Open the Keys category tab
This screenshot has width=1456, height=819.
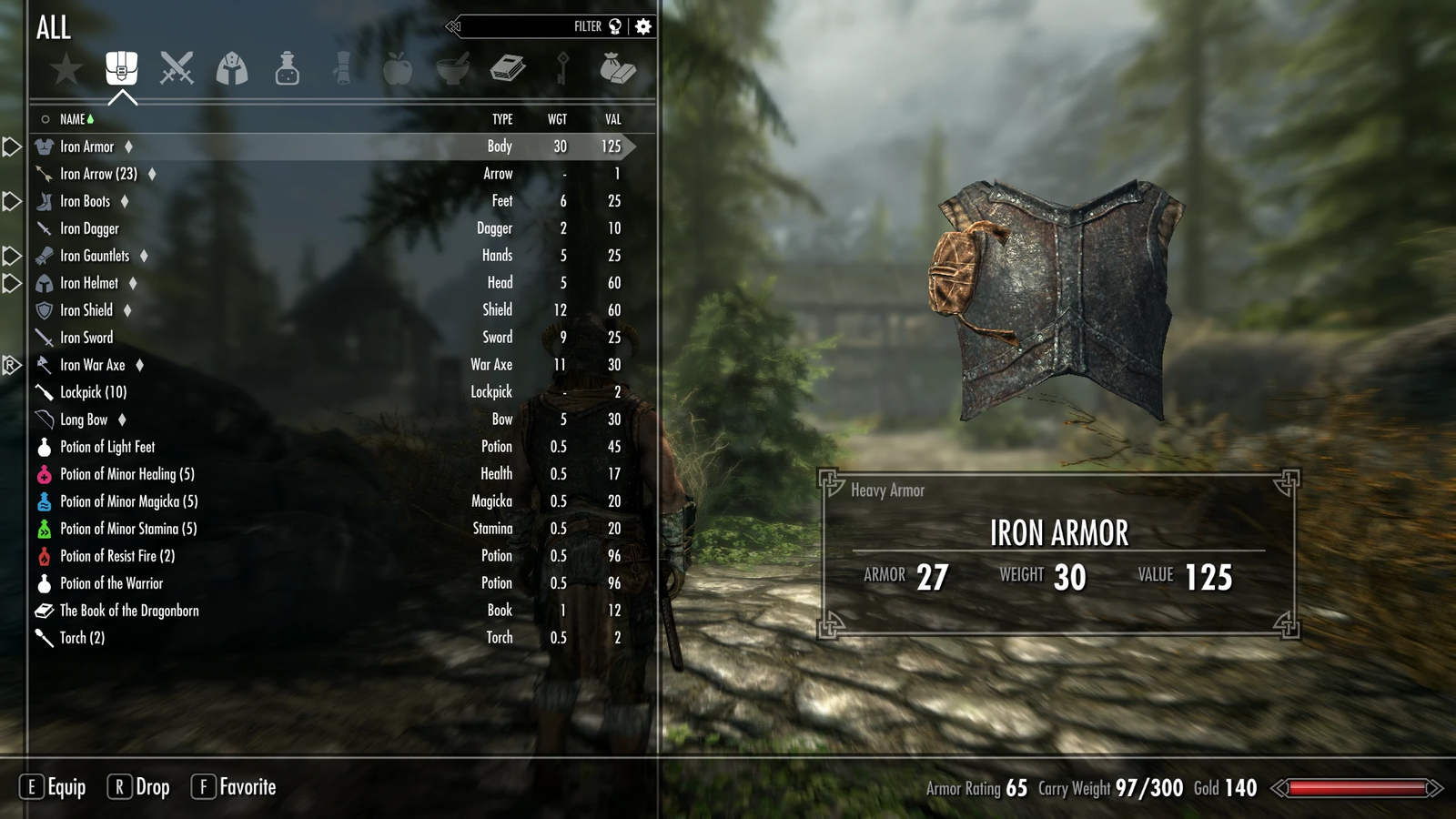pos(563,69)
